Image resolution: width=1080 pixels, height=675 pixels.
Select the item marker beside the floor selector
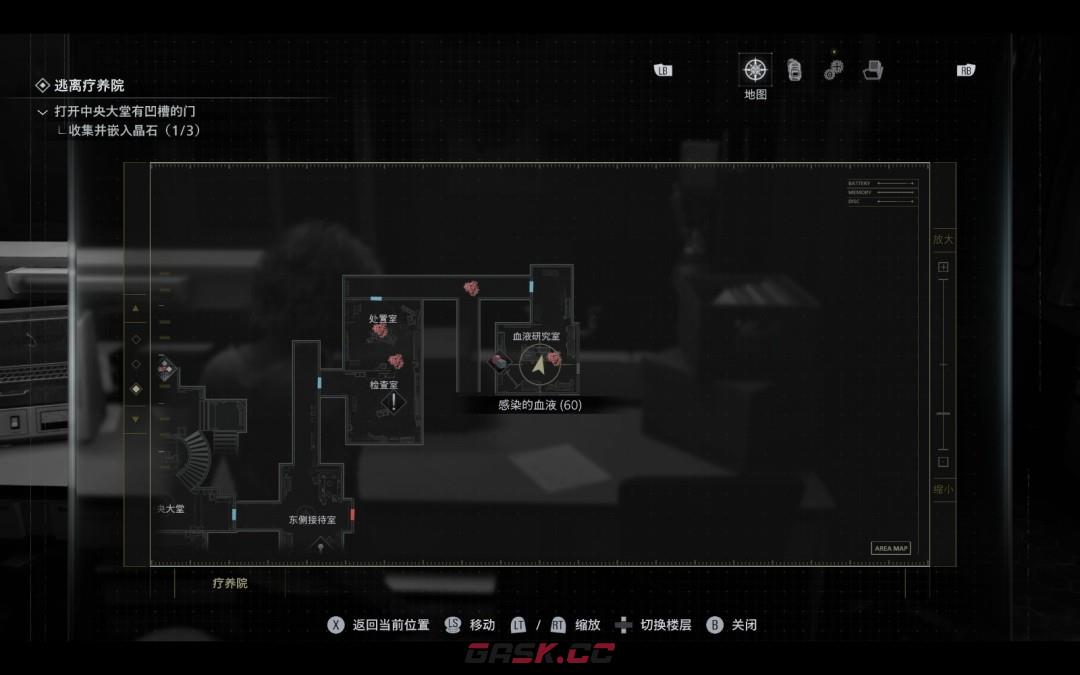coord(165,369)
